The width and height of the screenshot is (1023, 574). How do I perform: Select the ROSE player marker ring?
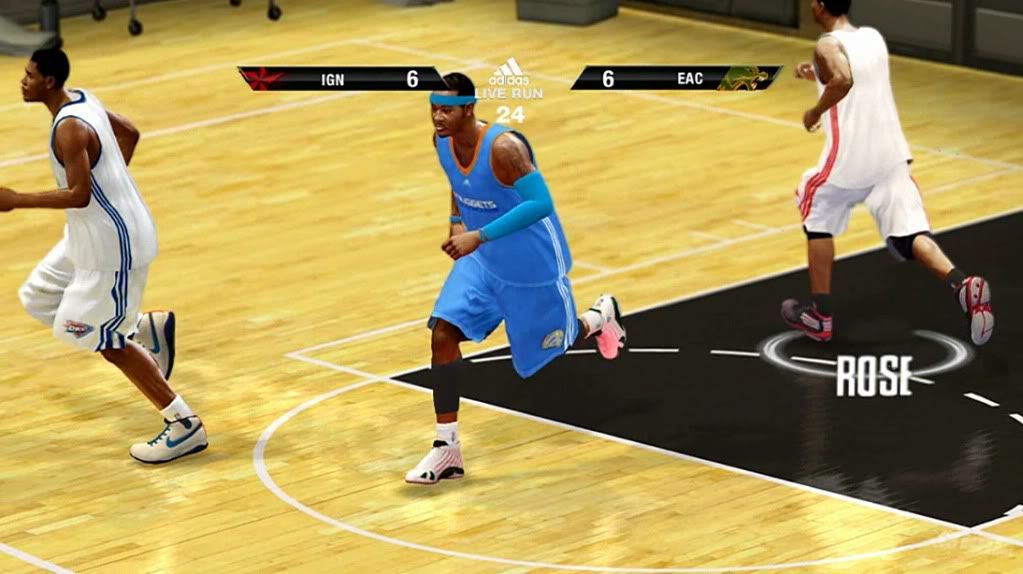(x=864, y=354)
